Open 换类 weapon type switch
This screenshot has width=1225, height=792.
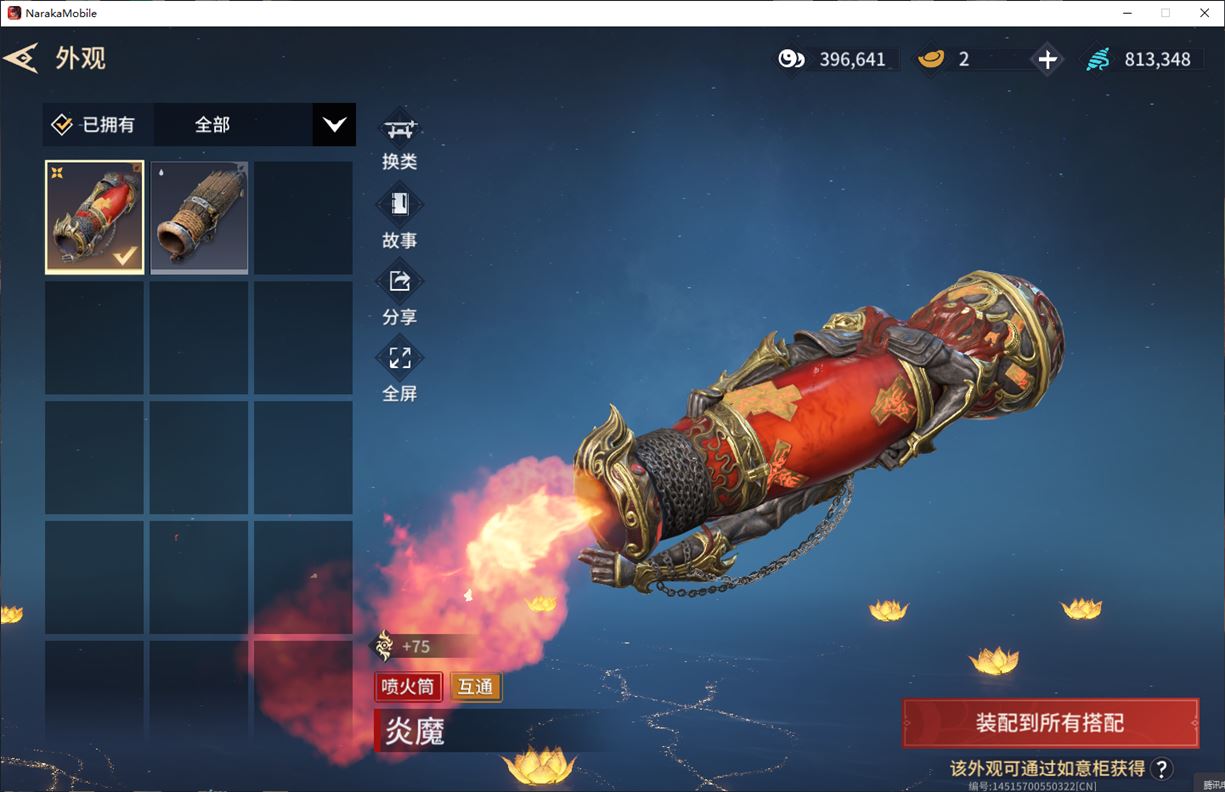pos(399,141)
